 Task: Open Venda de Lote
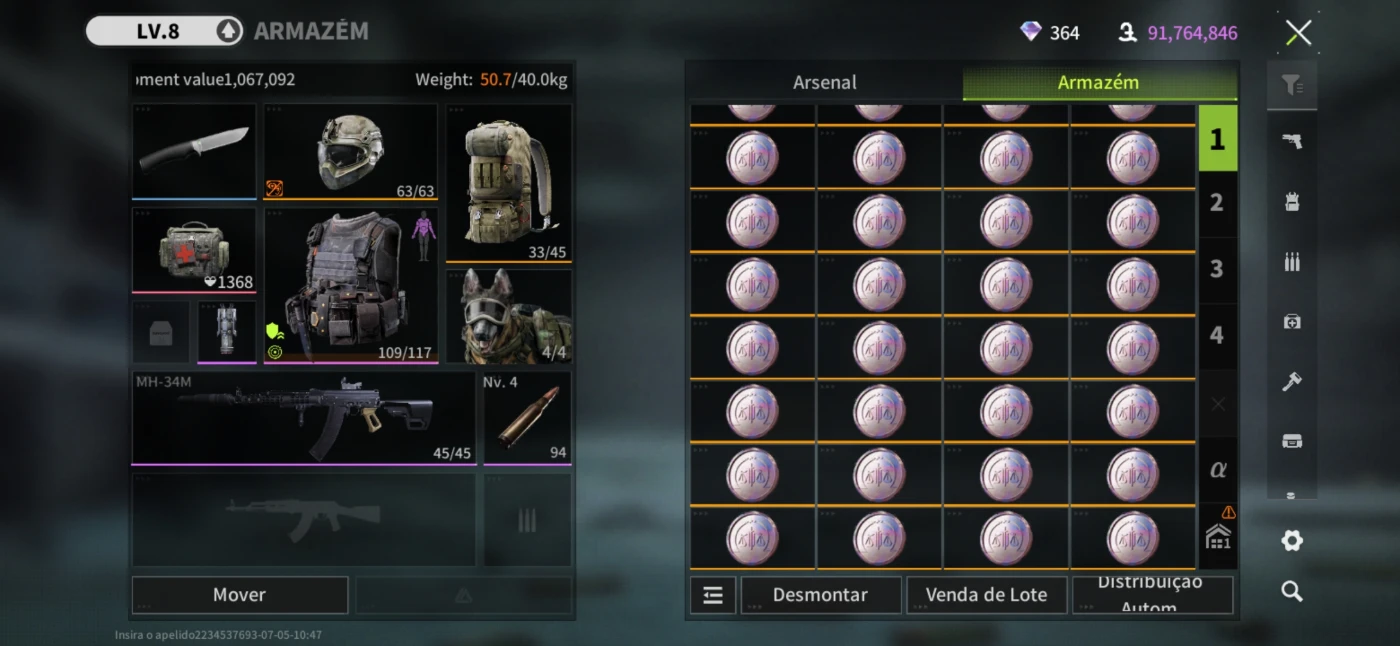click(x=986, y=595)
